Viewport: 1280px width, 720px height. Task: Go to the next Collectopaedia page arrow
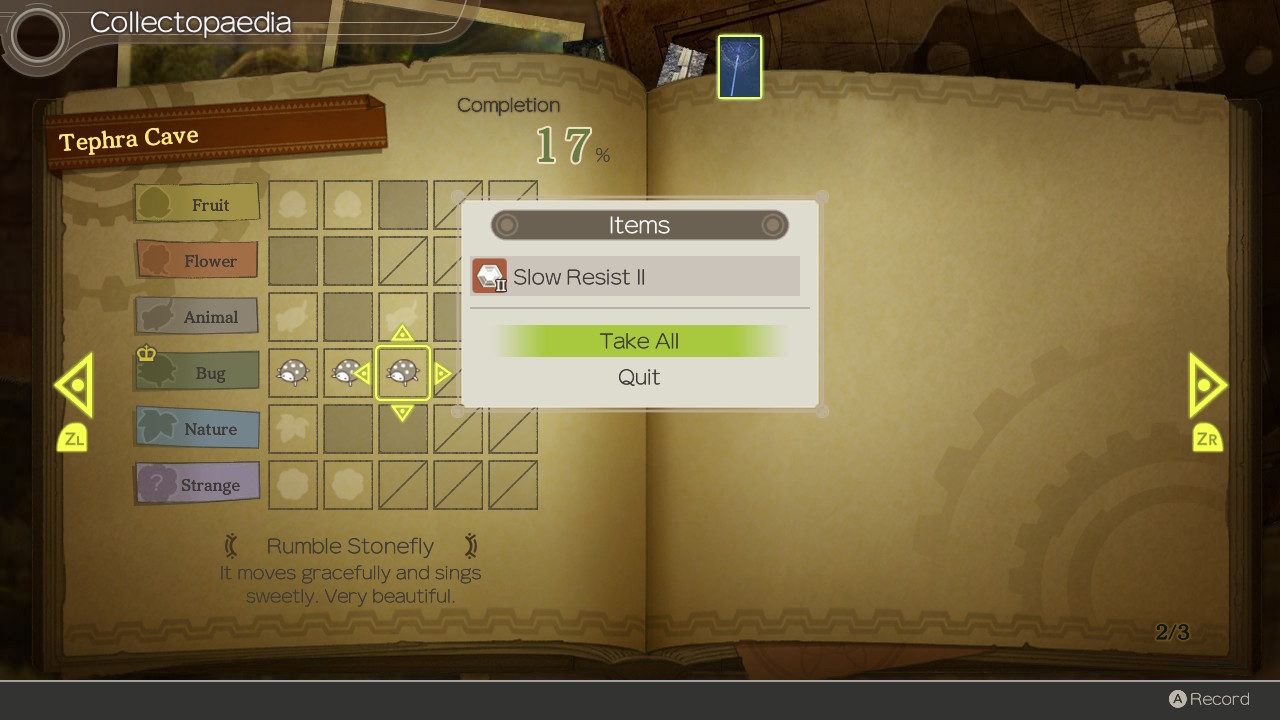tap(1207, 385)
